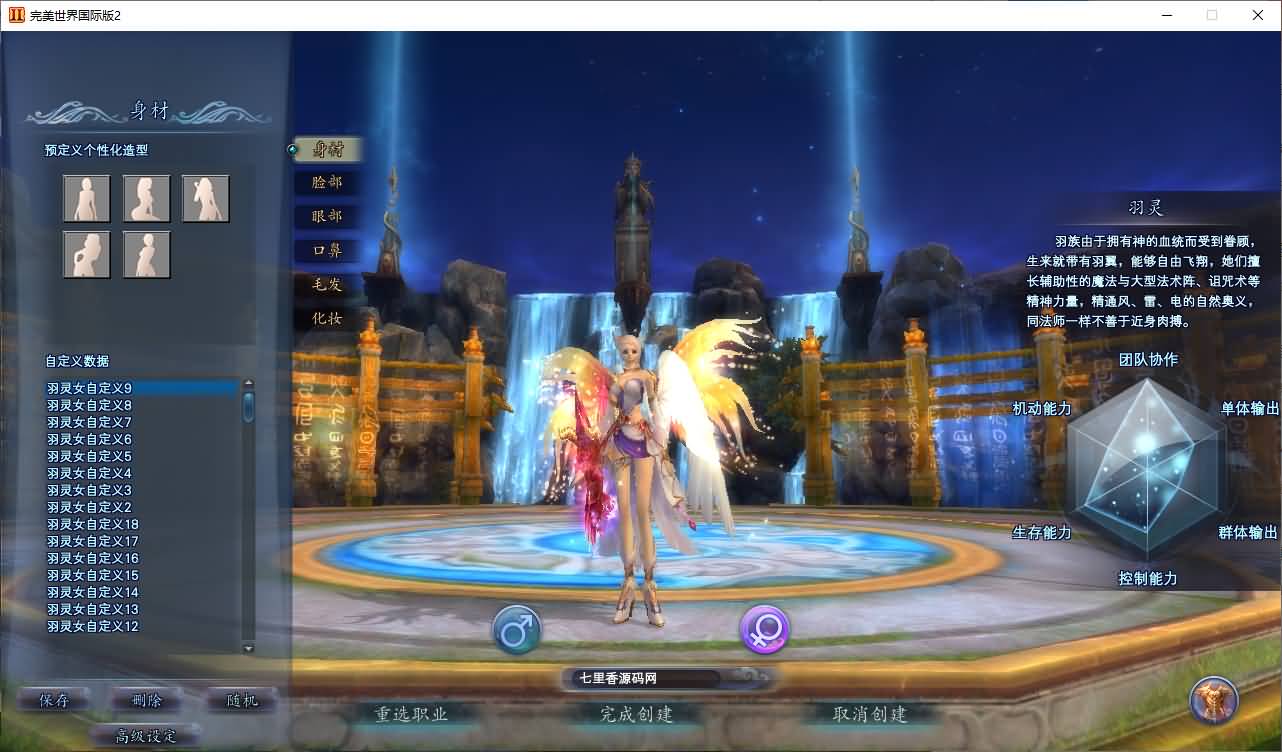Select the first standing body preset thumbnail

(x=87, y=197)
